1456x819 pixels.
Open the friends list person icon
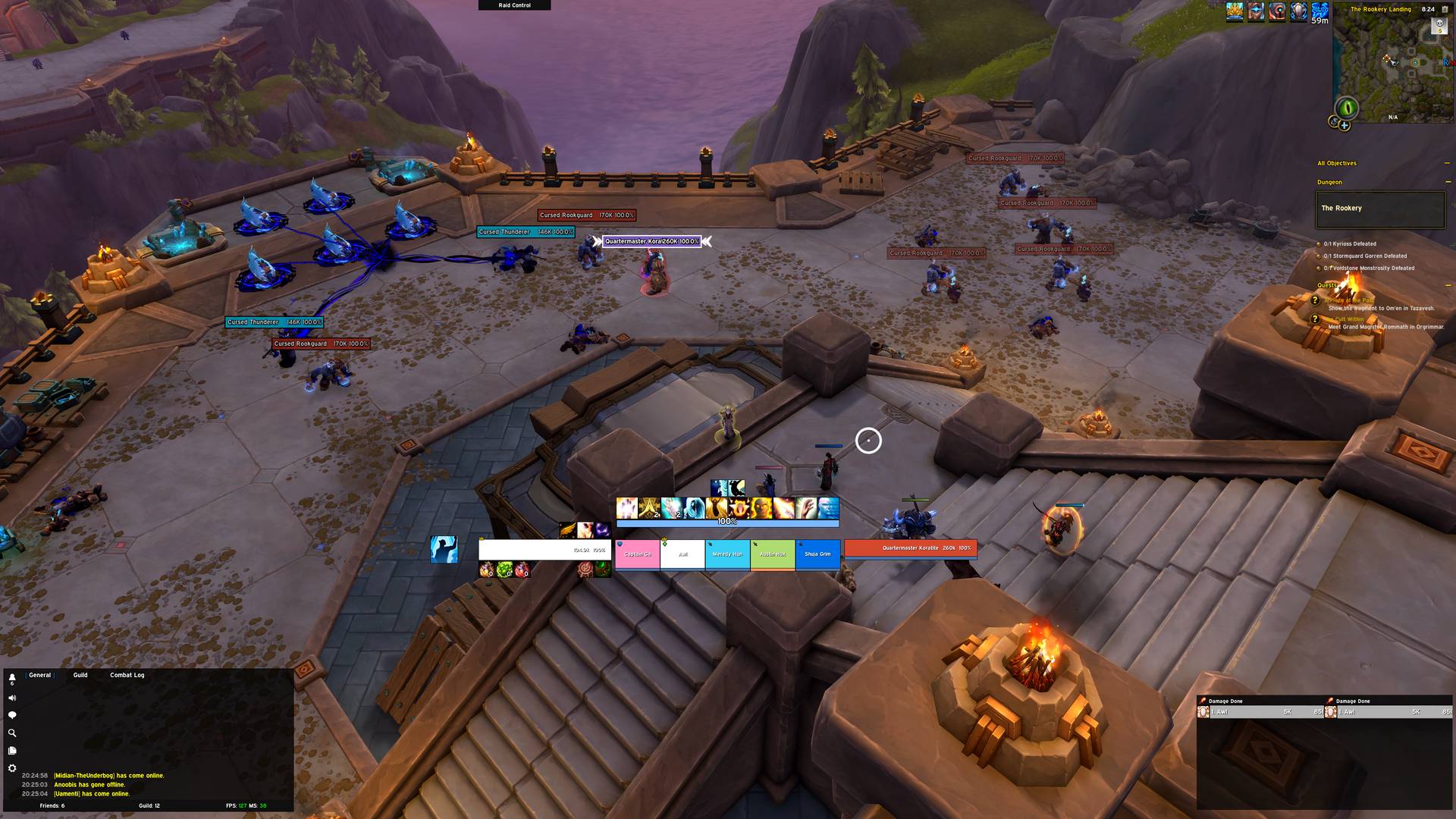12,679
